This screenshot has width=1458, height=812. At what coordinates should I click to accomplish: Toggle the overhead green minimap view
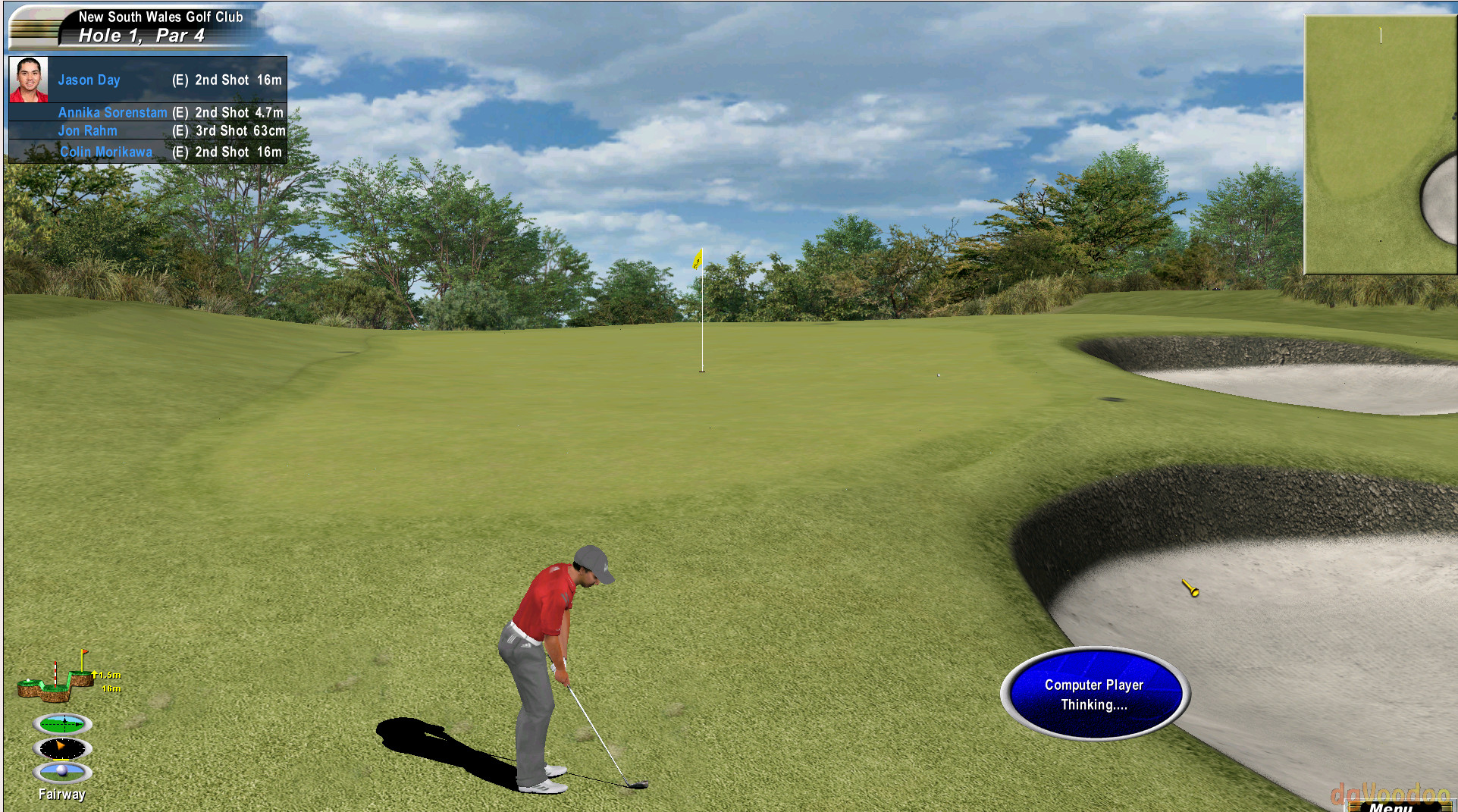1378,144
